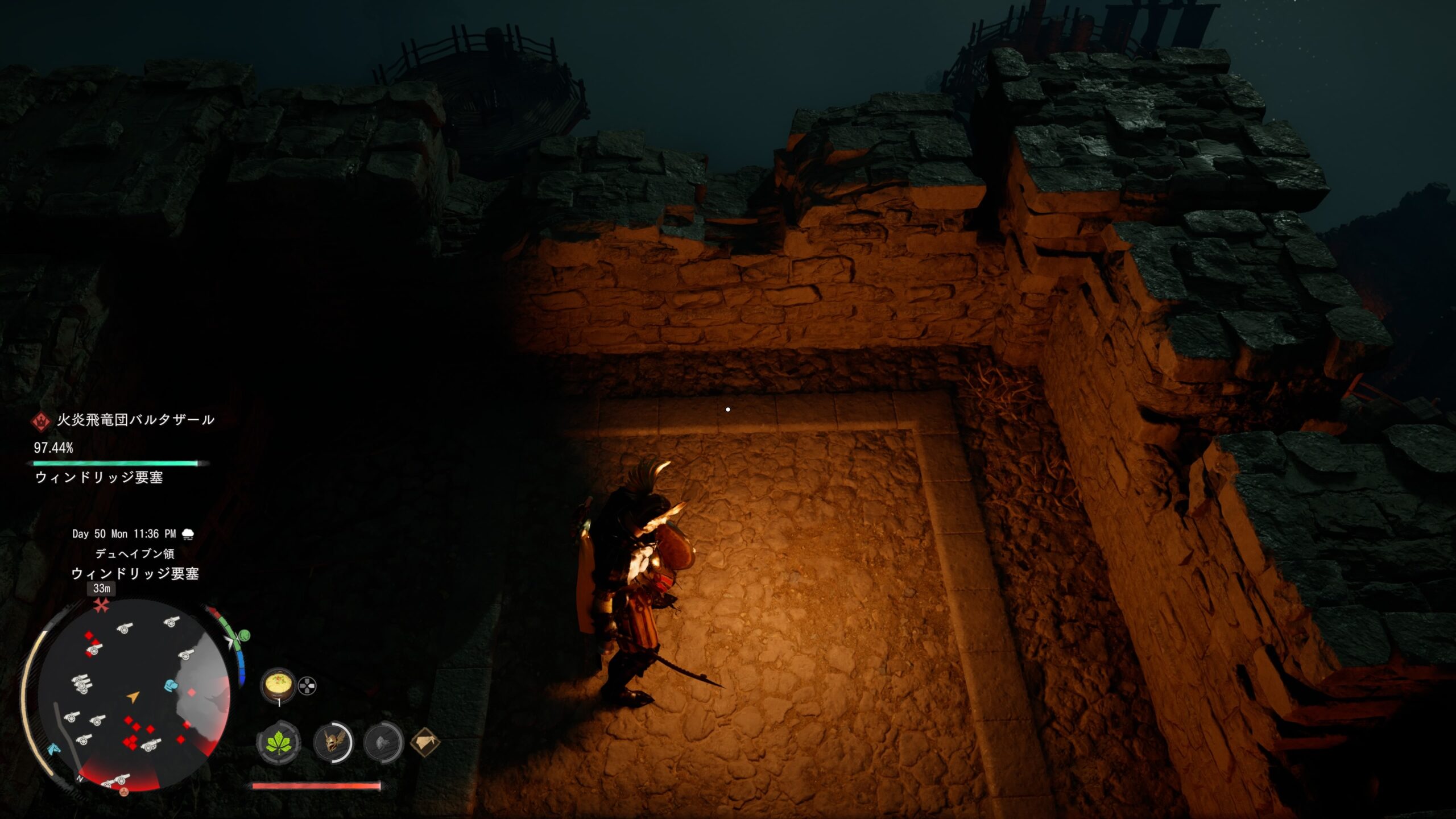Select the blue dog marker on minimap

click(x=171, y=685)
